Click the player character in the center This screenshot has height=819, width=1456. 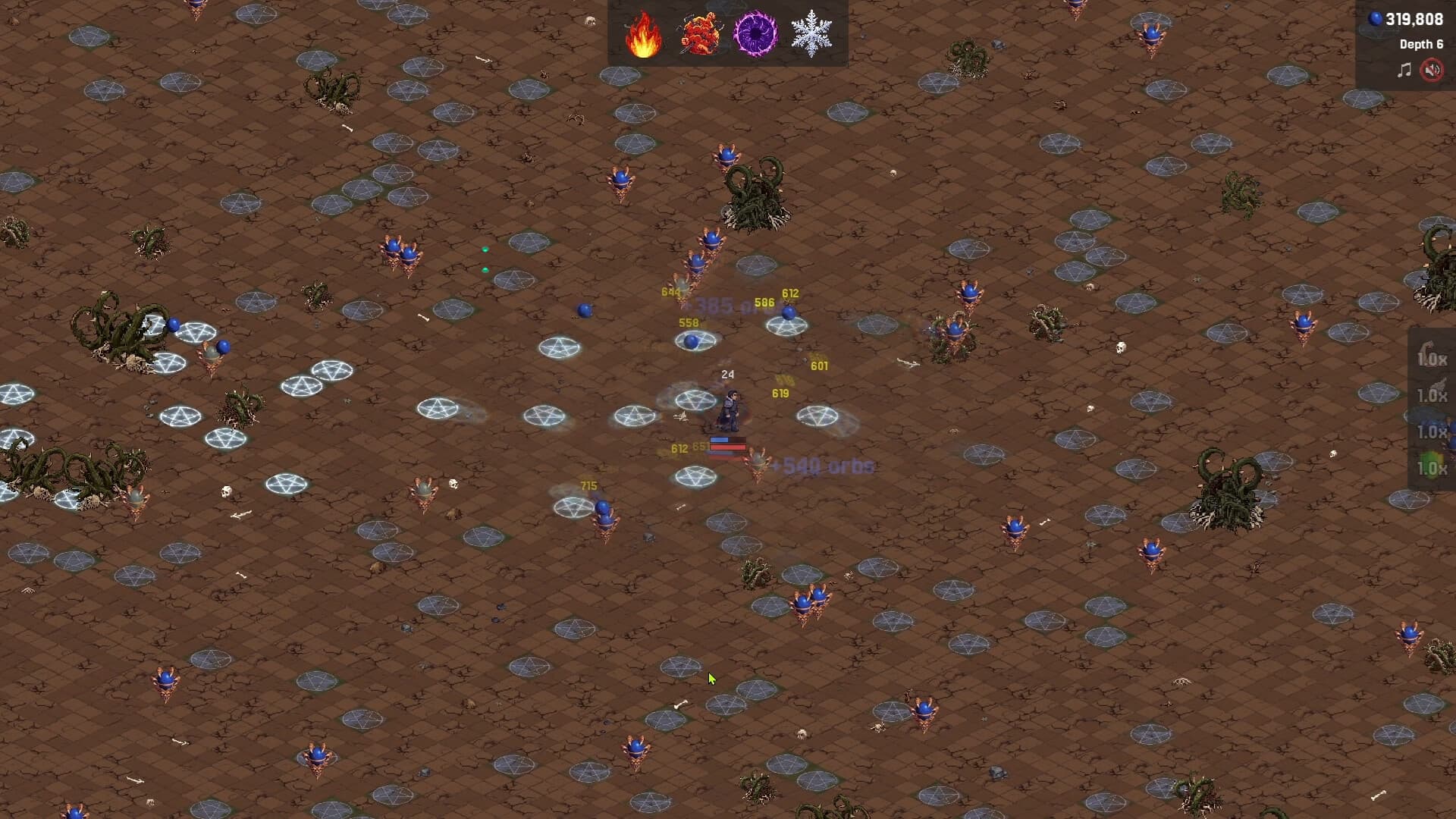coord(730,410)
